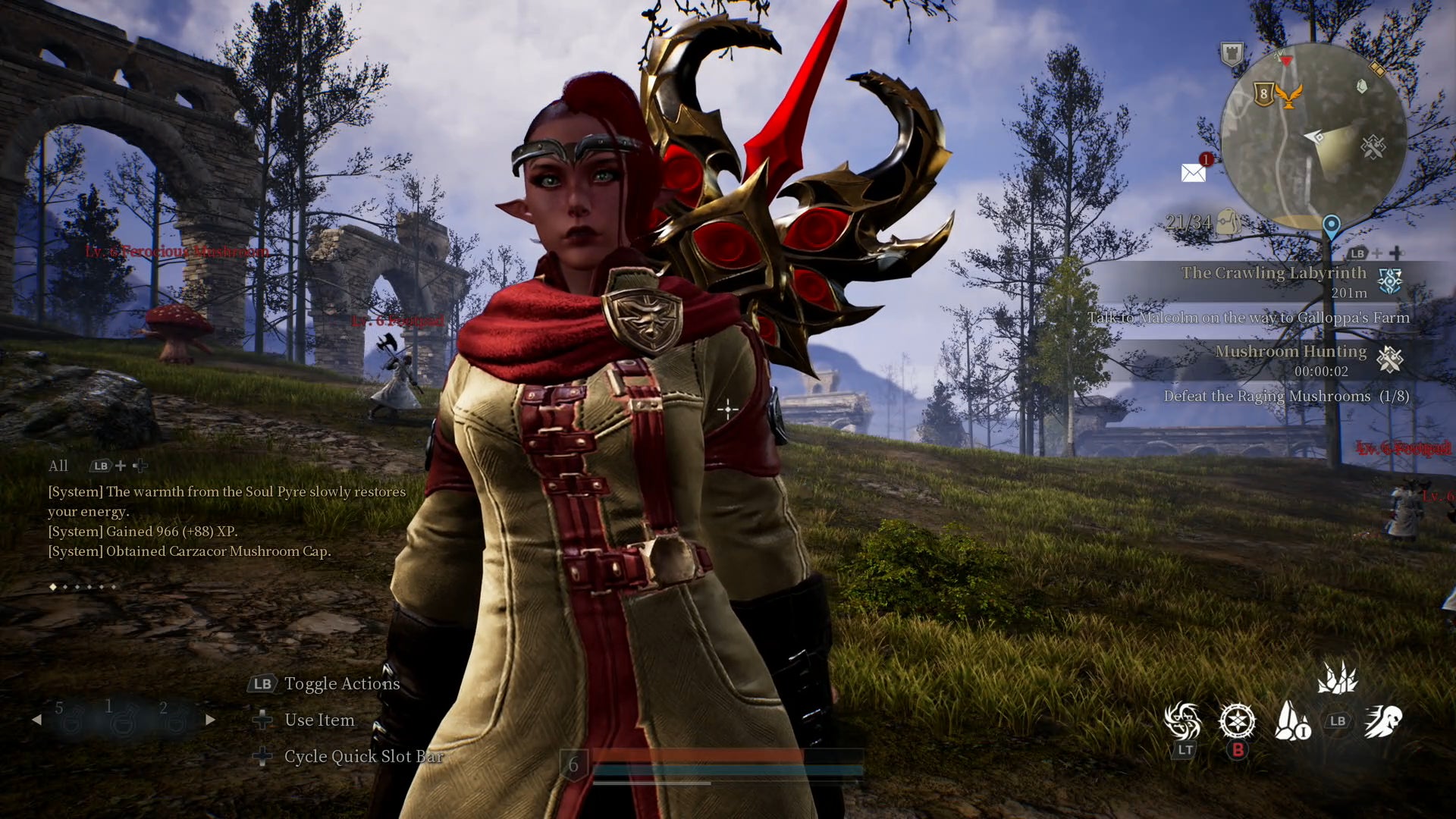The width and height of the screenshot is (1456, 819).
Task: Select the center potion quick slot
Action: [121, 720]
